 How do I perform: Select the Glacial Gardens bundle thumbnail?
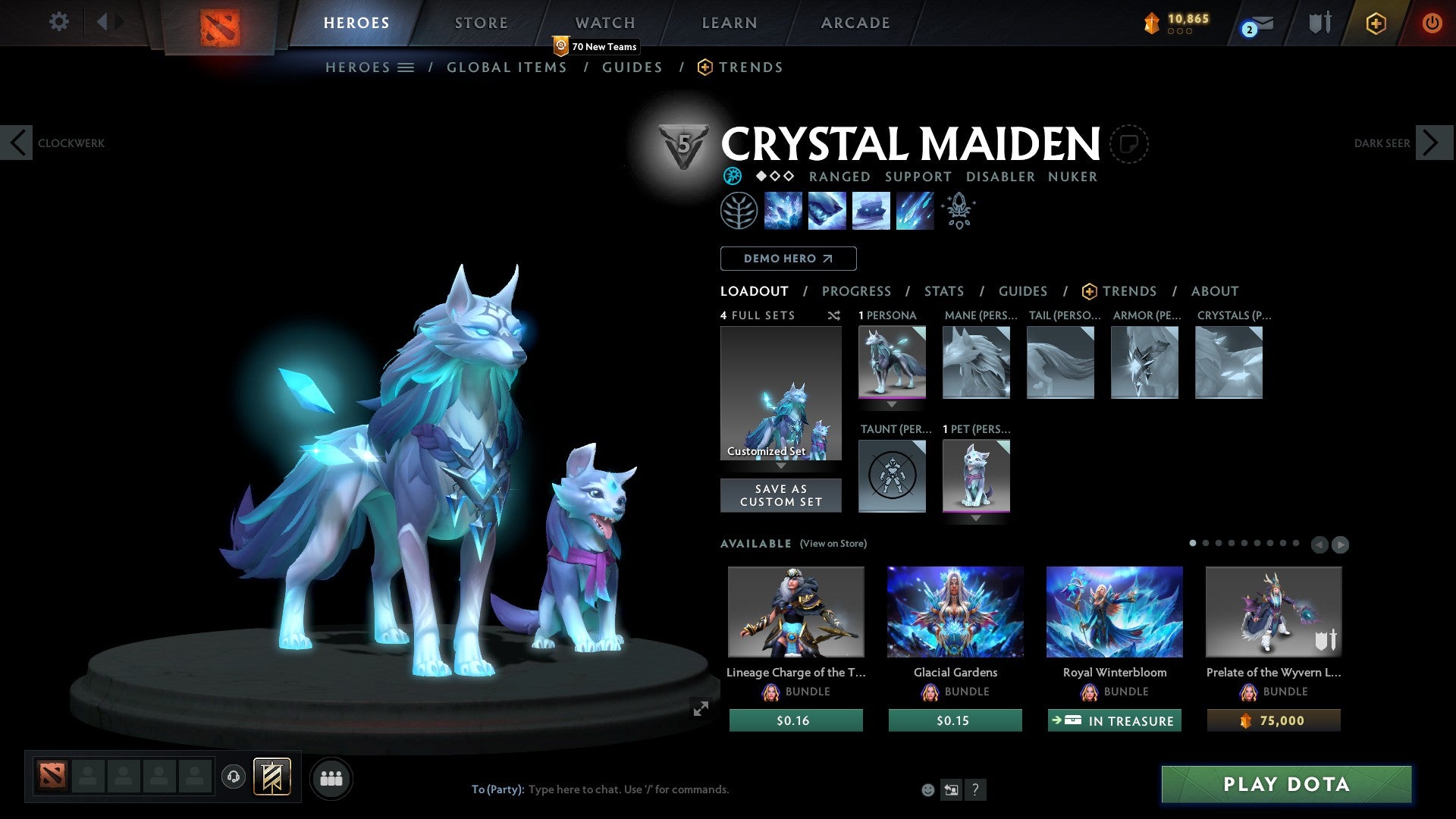(x=955, y=611)
